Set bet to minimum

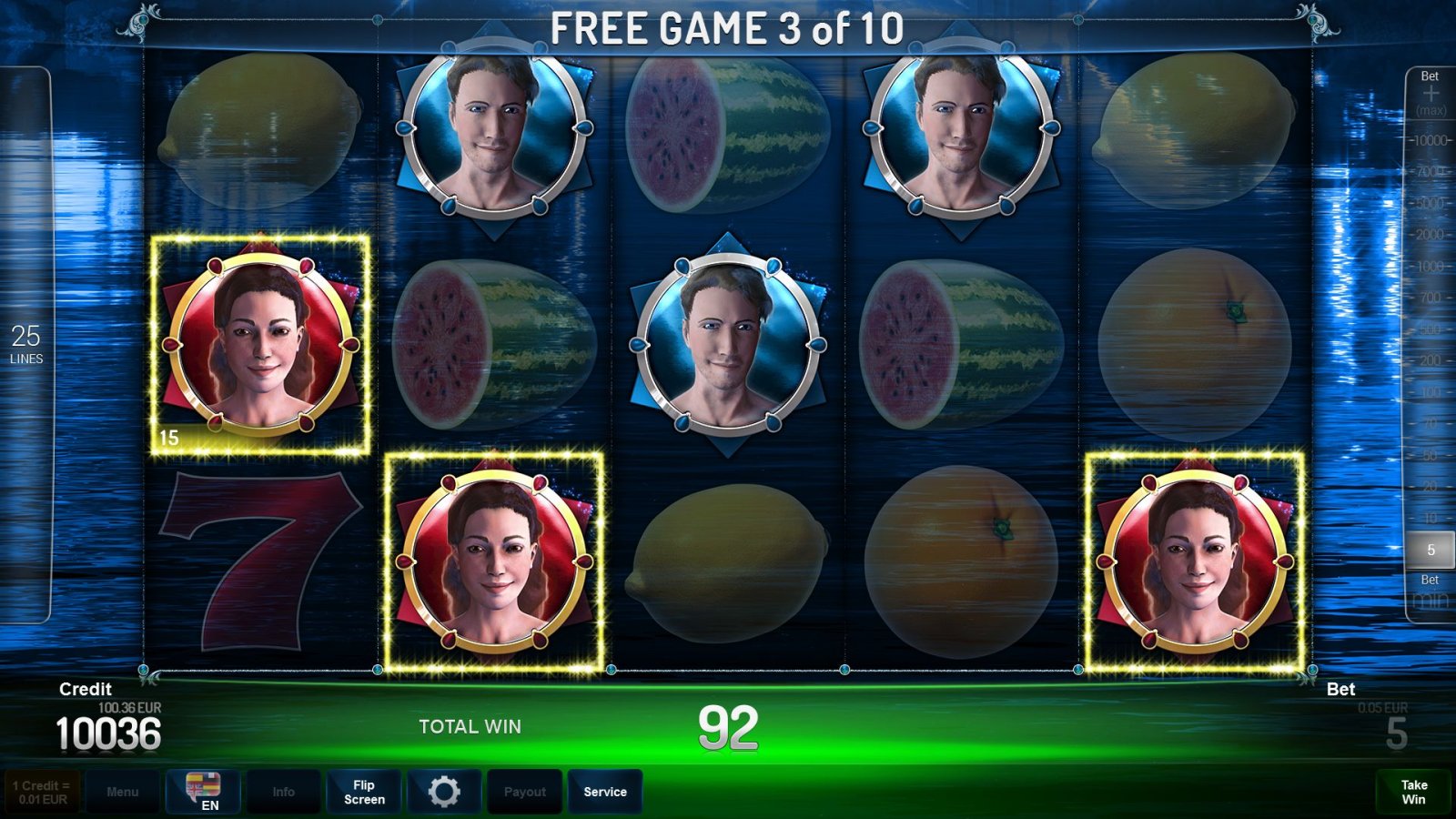point(1431,597)
